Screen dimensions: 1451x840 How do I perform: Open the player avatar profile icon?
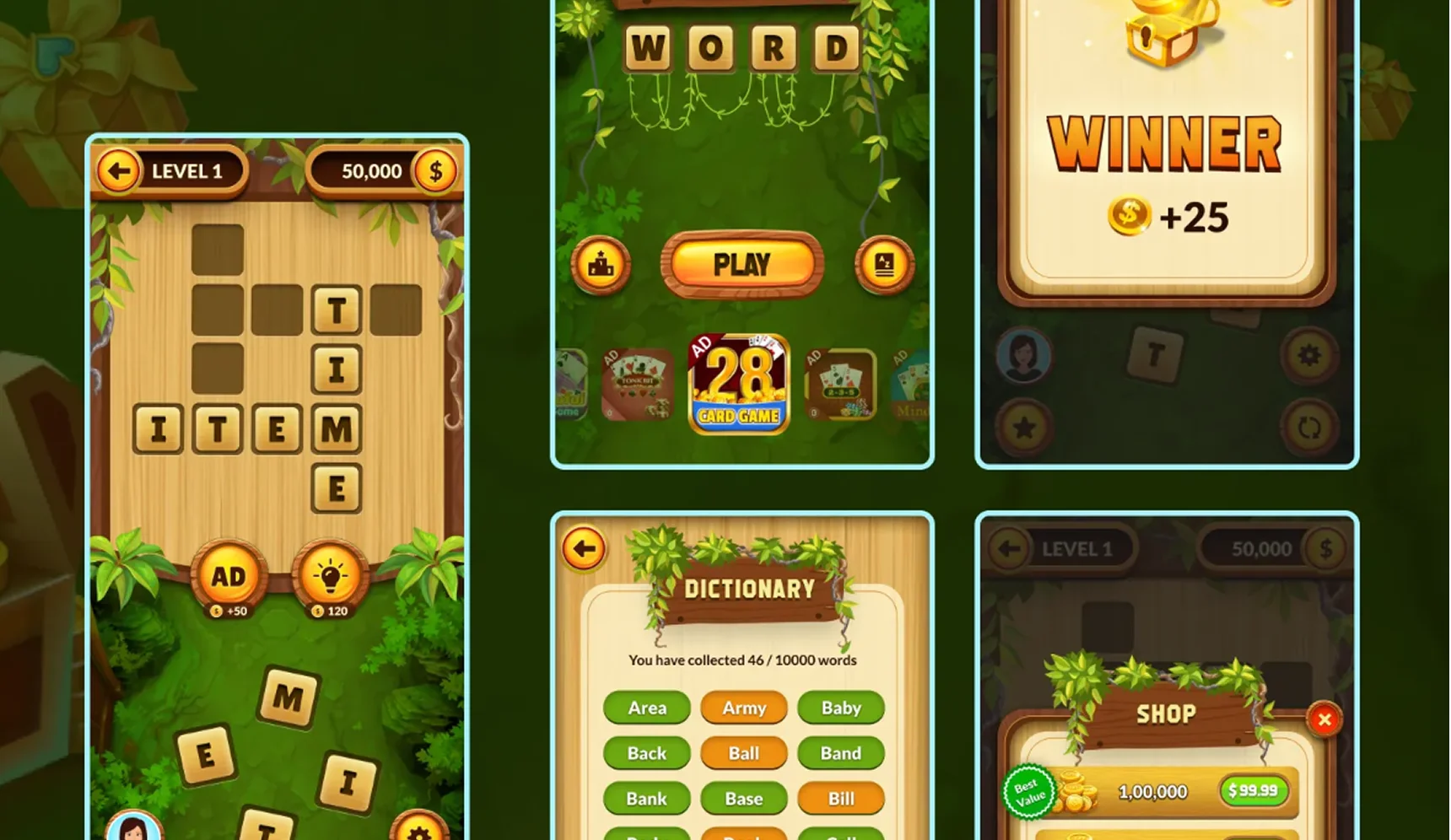[1023, 356]
